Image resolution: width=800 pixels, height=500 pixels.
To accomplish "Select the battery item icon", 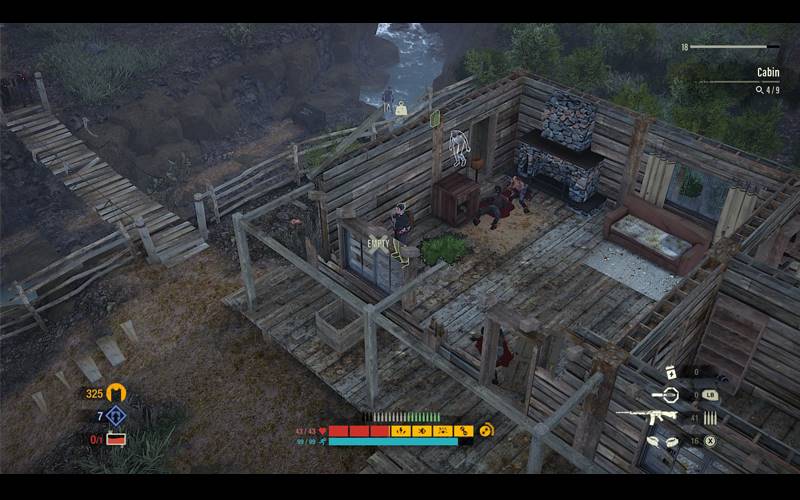I will point(671,371).
